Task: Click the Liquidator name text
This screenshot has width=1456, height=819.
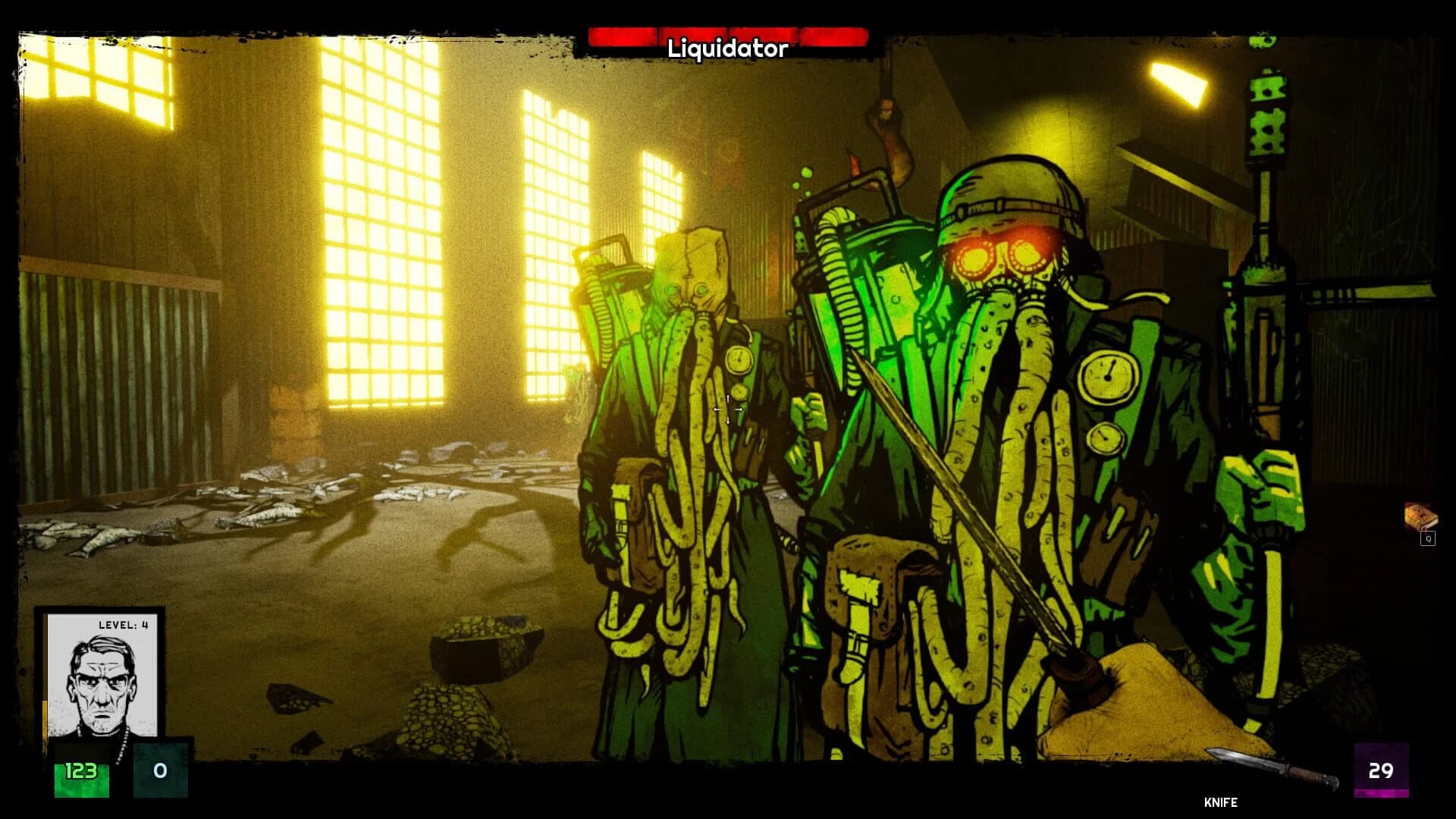Action: (x=726, y=50)
